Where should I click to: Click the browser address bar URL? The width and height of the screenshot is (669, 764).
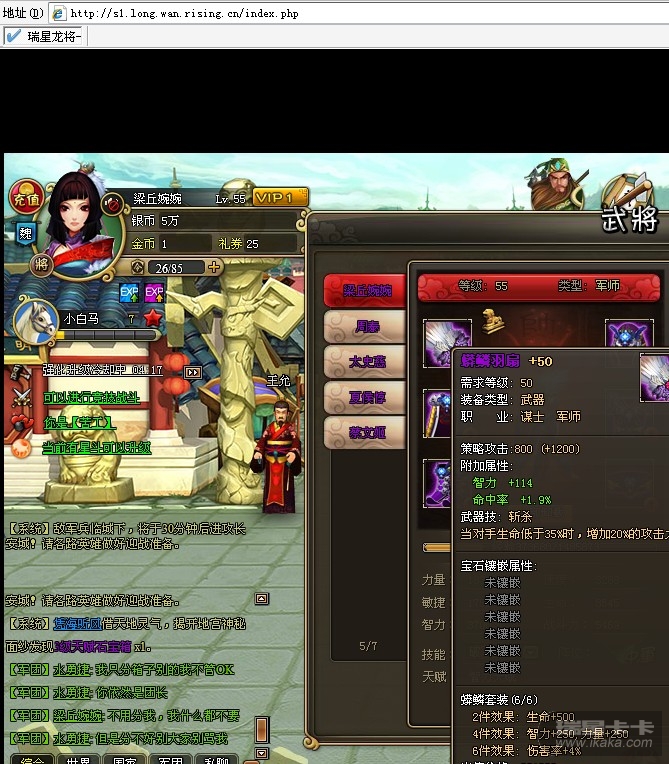[x=184, y=14]
